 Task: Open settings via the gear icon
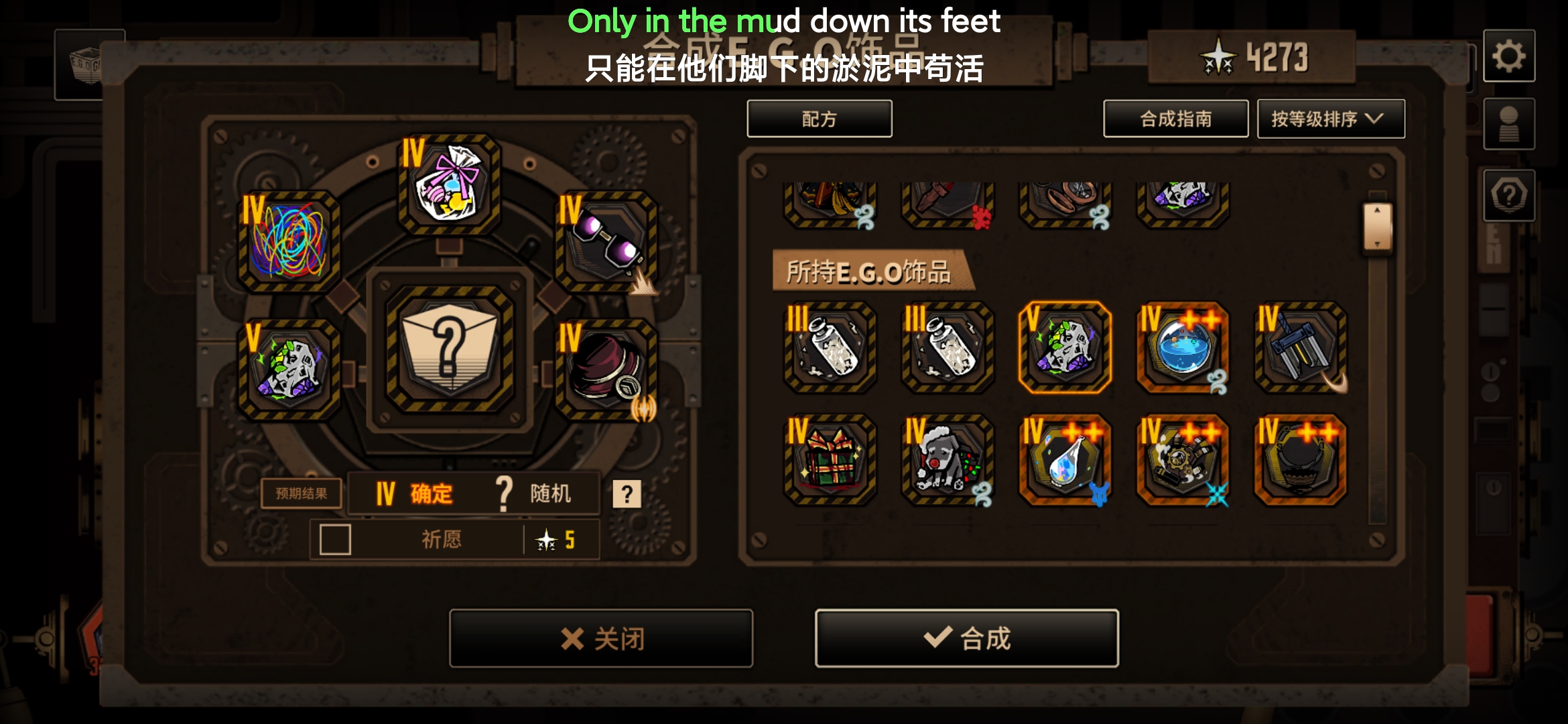coord(1508,56)
